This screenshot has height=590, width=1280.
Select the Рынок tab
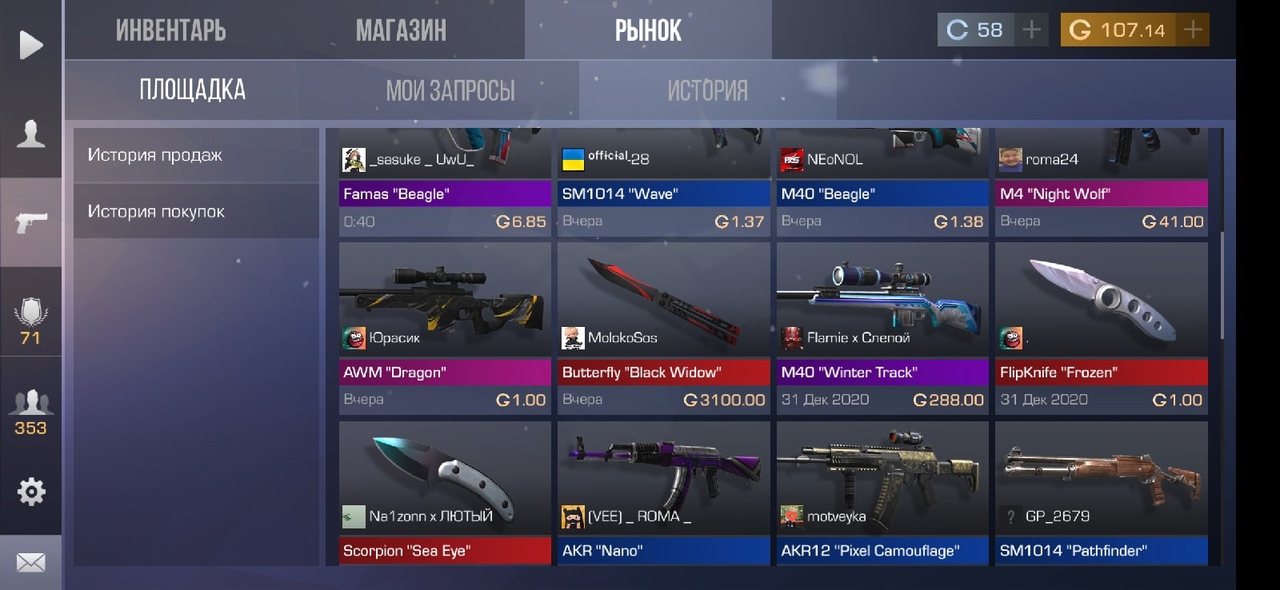[x=648, y=30]
